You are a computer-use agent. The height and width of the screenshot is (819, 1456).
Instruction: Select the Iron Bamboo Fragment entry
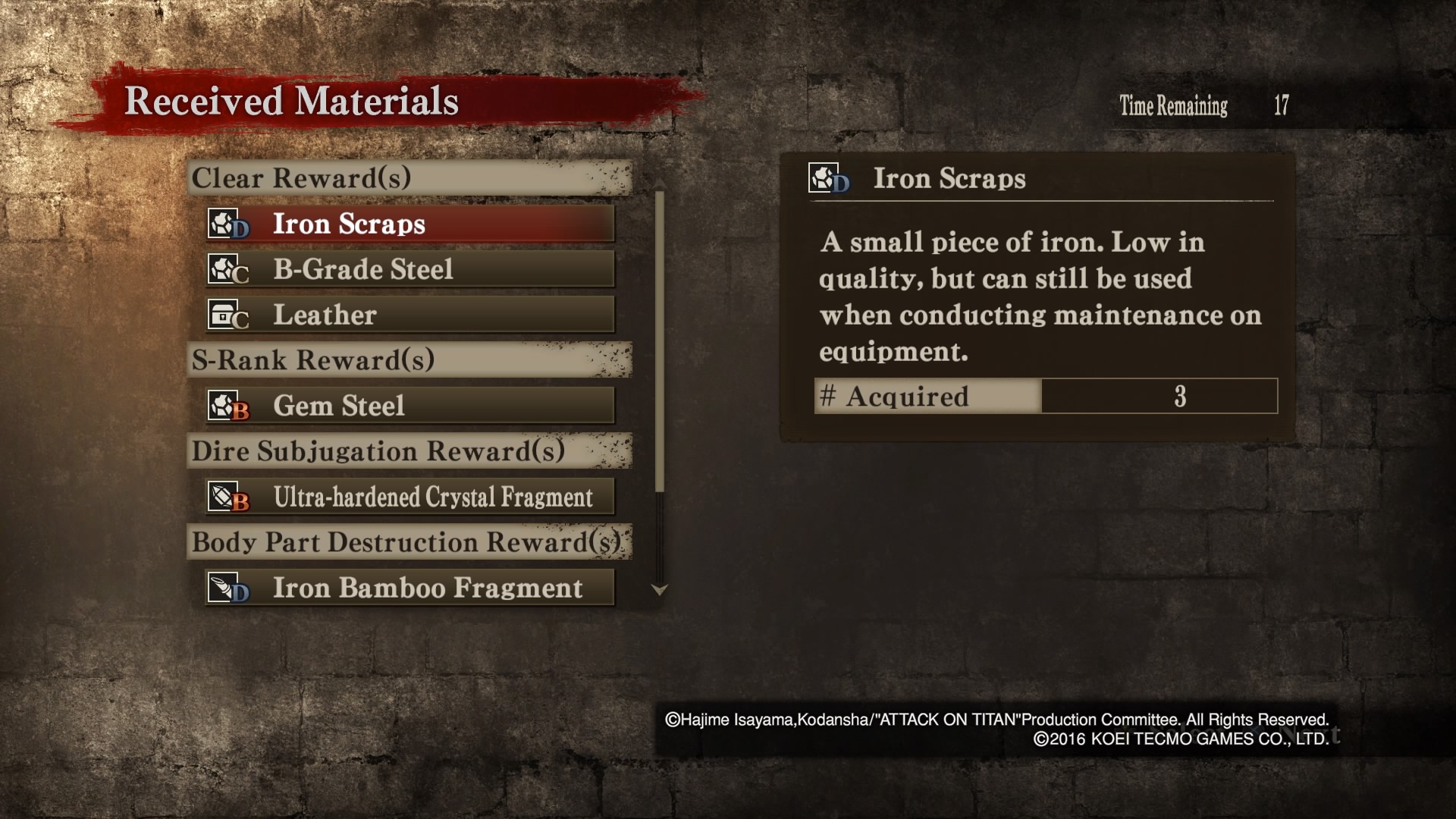tap(409, 588)
